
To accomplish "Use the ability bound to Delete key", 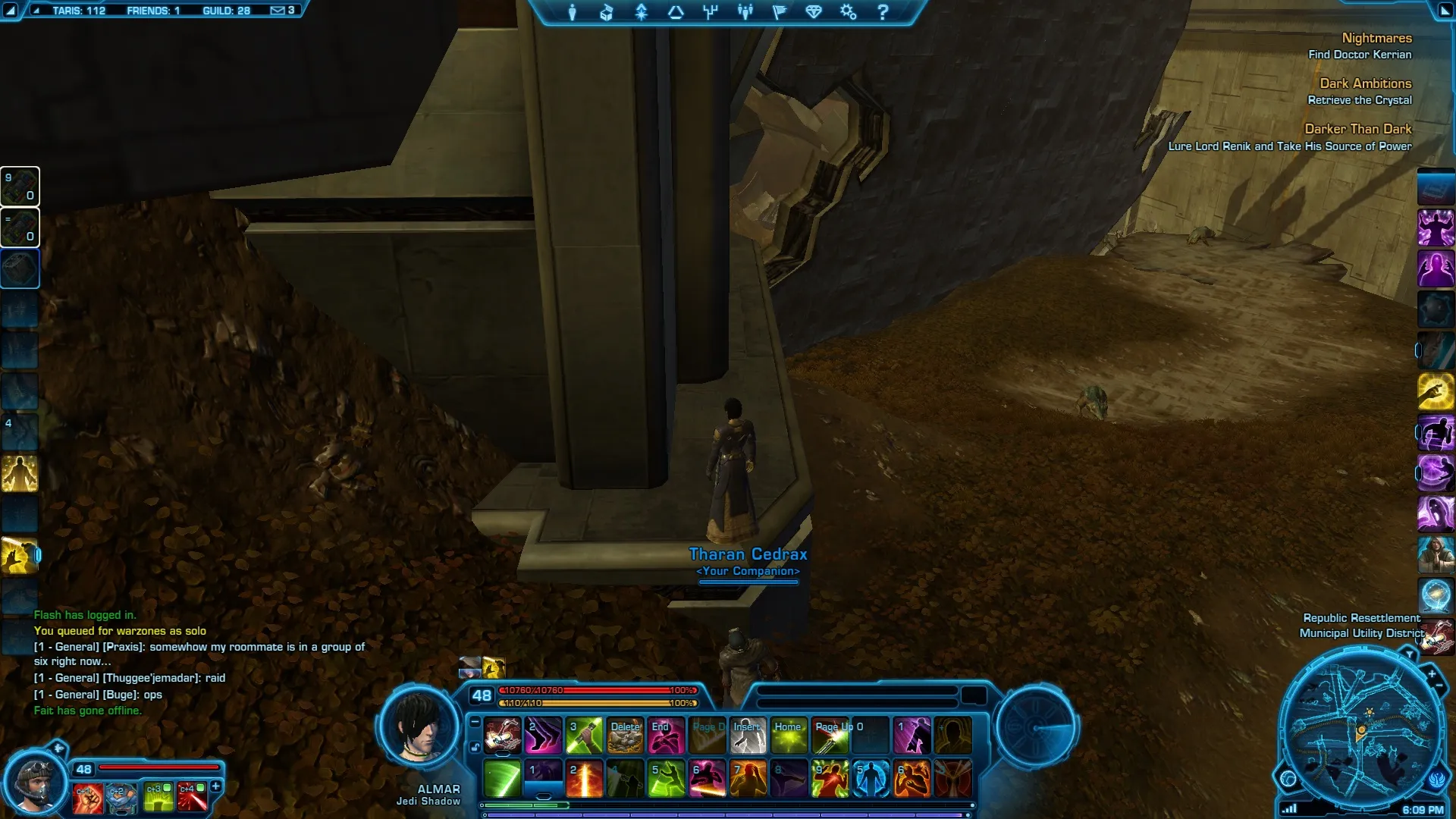I will click(x=626, y=736).
